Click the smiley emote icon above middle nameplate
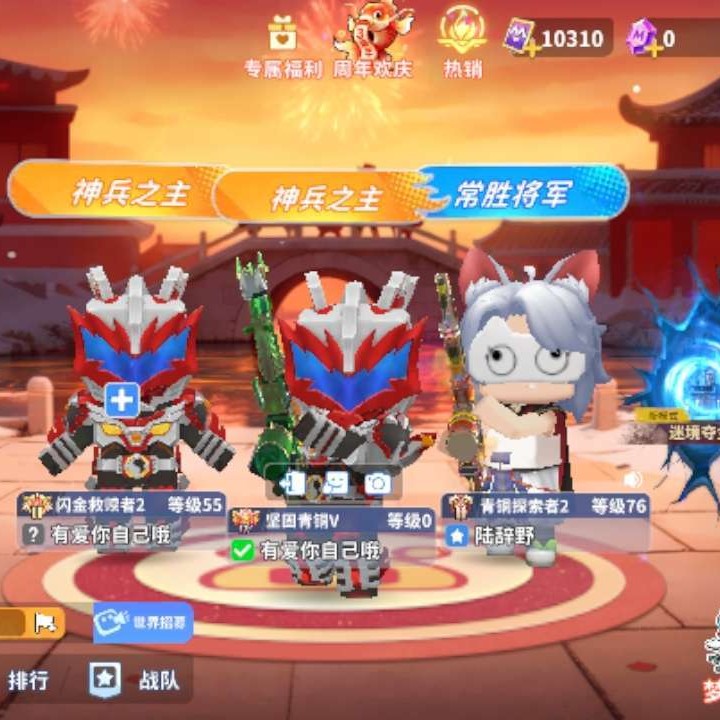The image size is (720, 720). [335, 483]
